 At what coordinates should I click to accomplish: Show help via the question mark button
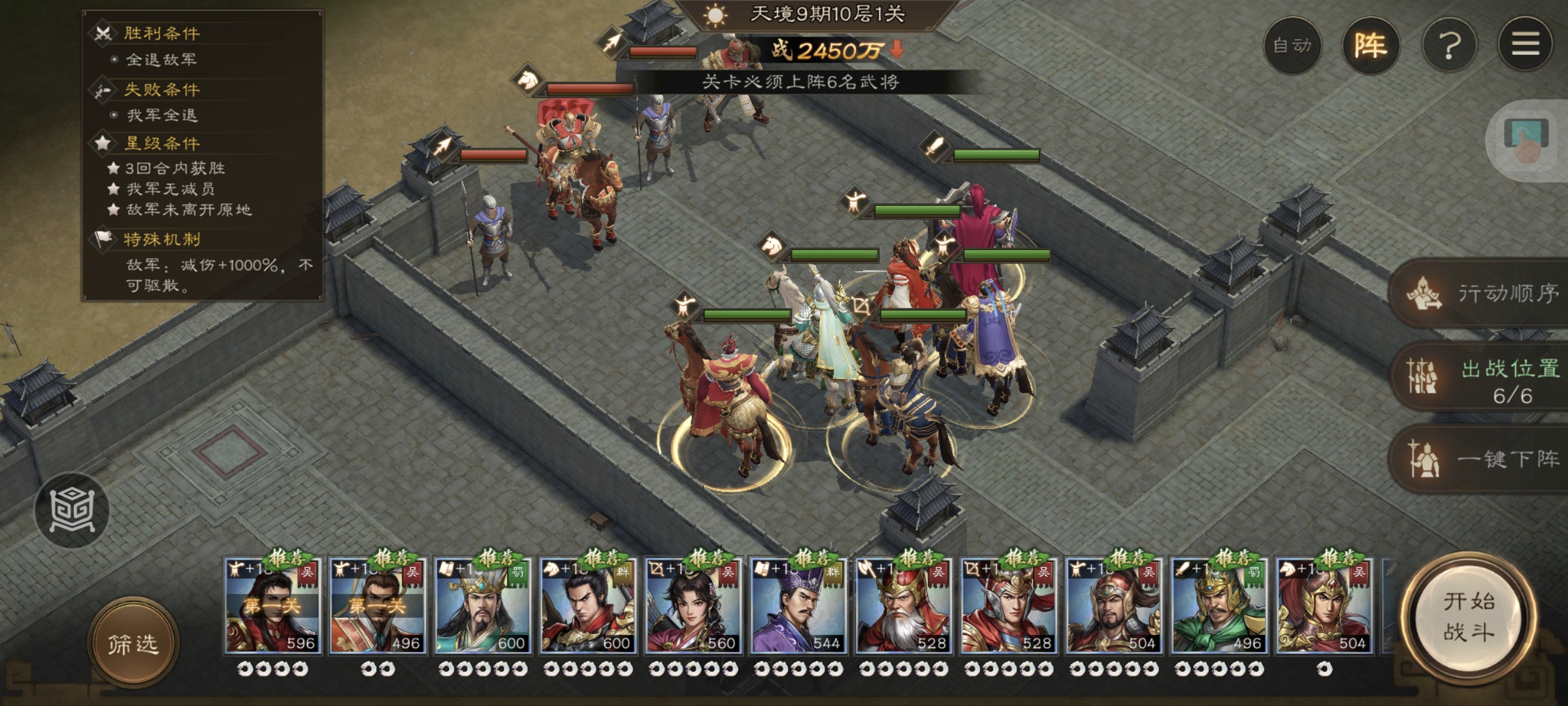(x=1449, y=46)
